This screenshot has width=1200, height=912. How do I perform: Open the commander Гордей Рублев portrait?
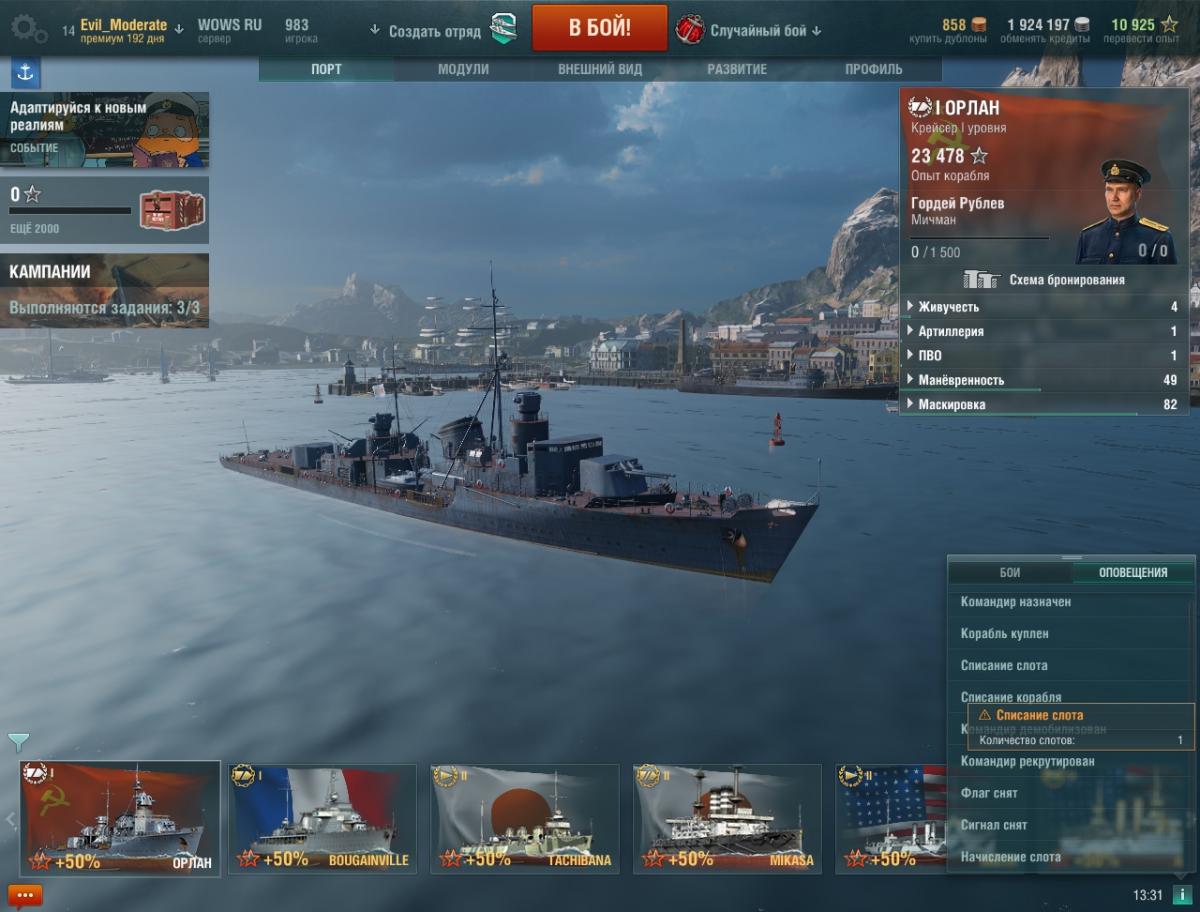[1125, 210]
